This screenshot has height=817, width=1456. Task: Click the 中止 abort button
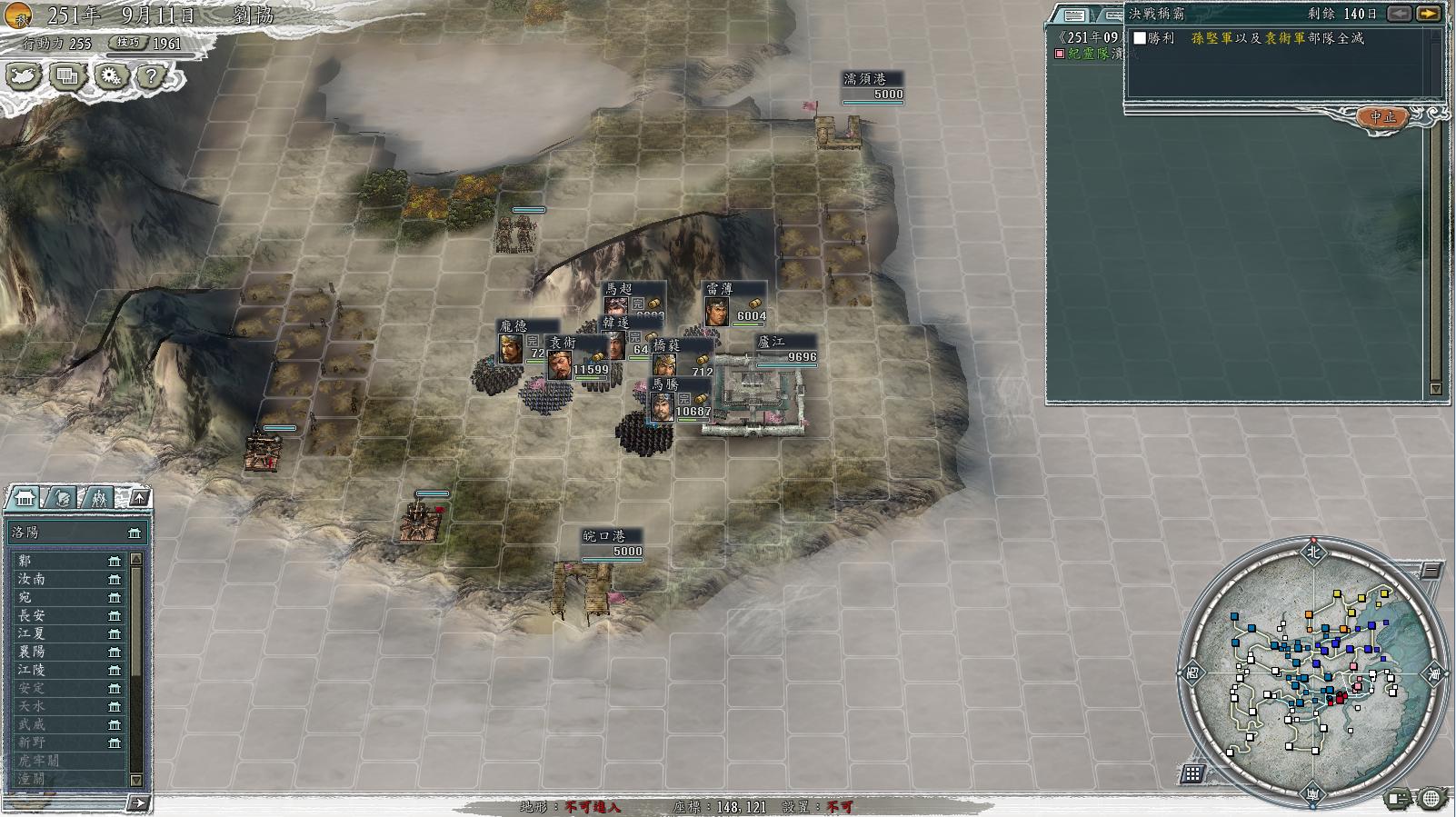pos(1382,117)
